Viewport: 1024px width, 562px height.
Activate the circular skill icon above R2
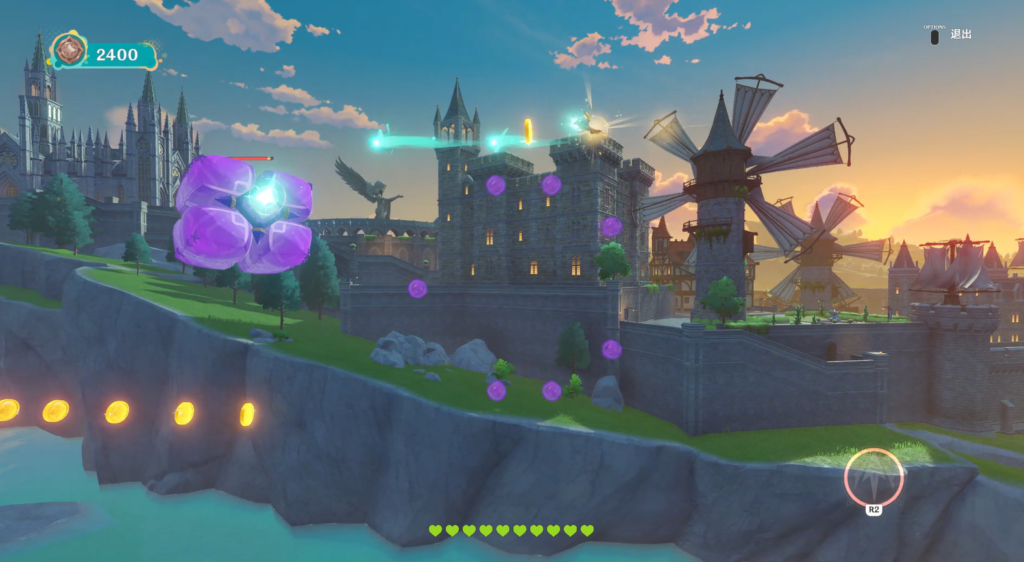click(x=873, y=476)
